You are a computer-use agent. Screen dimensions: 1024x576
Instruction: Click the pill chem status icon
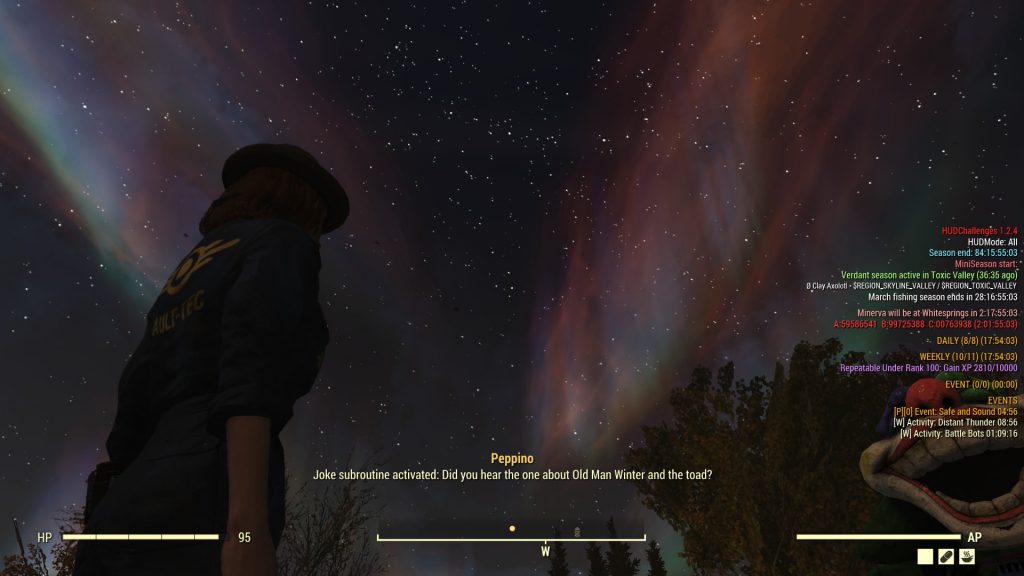[x=946, y=557]
